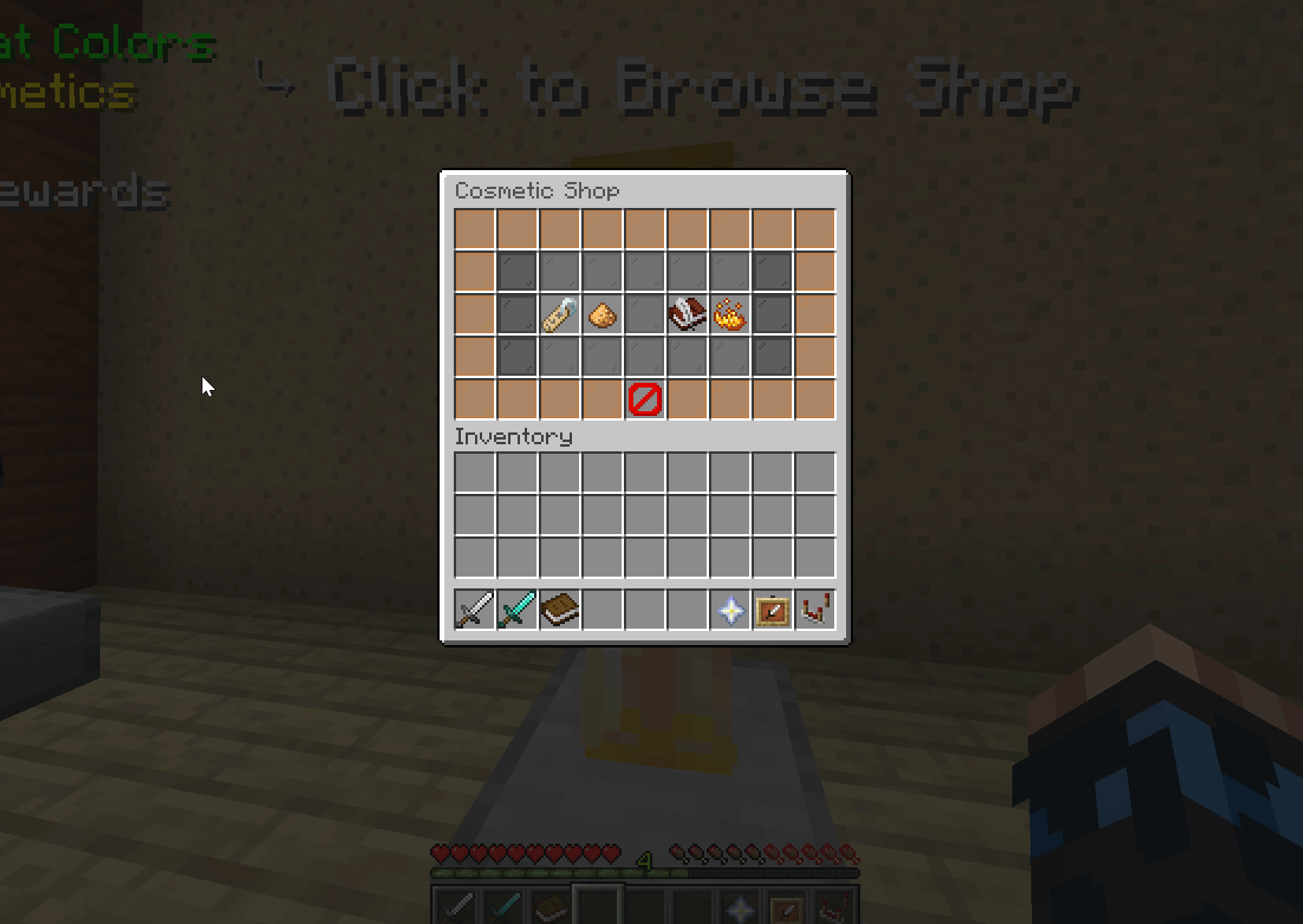
Task: Select the red book cosmetic in the shop
Action: click(x=687, y=314)
